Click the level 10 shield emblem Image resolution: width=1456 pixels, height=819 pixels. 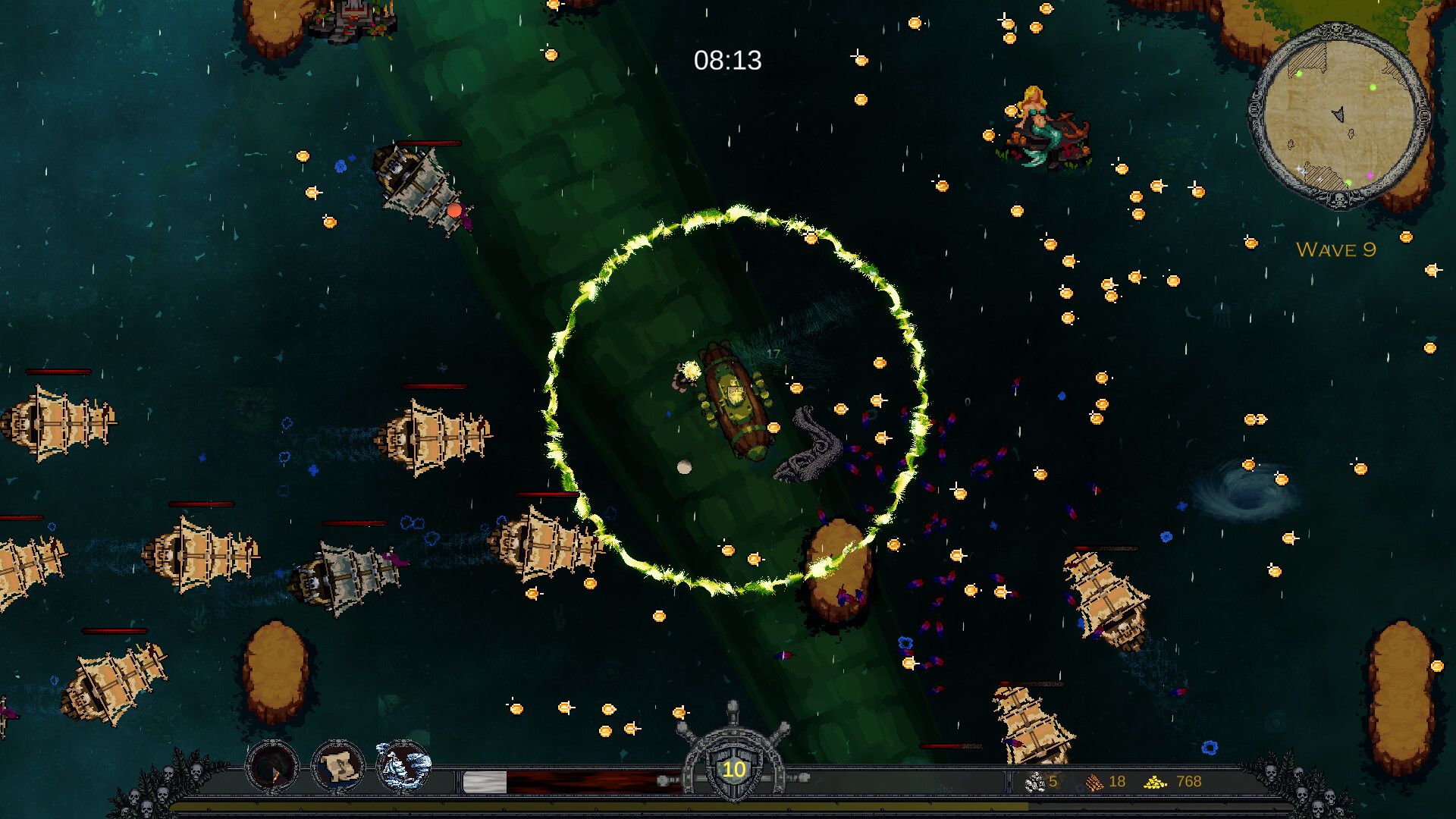coord(733,770)
